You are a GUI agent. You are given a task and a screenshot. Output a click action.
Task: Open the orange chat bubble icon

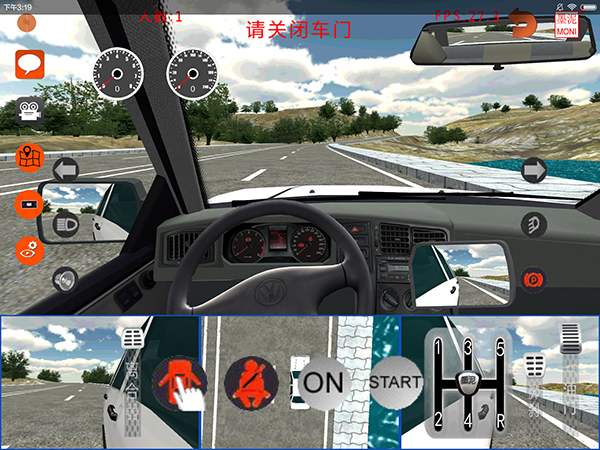pyautogui.click(x=29, y=66)
